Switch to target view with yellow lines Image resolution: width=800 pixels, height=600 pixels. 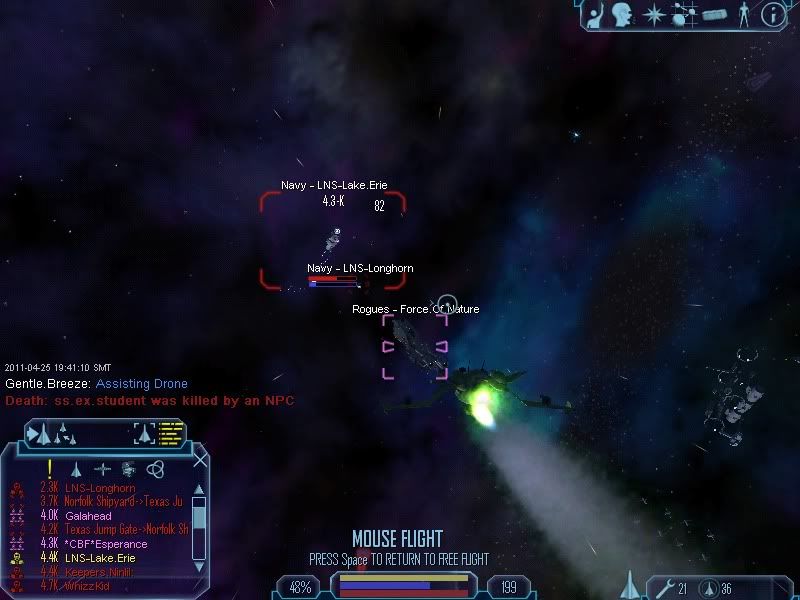tap(172, 434)
